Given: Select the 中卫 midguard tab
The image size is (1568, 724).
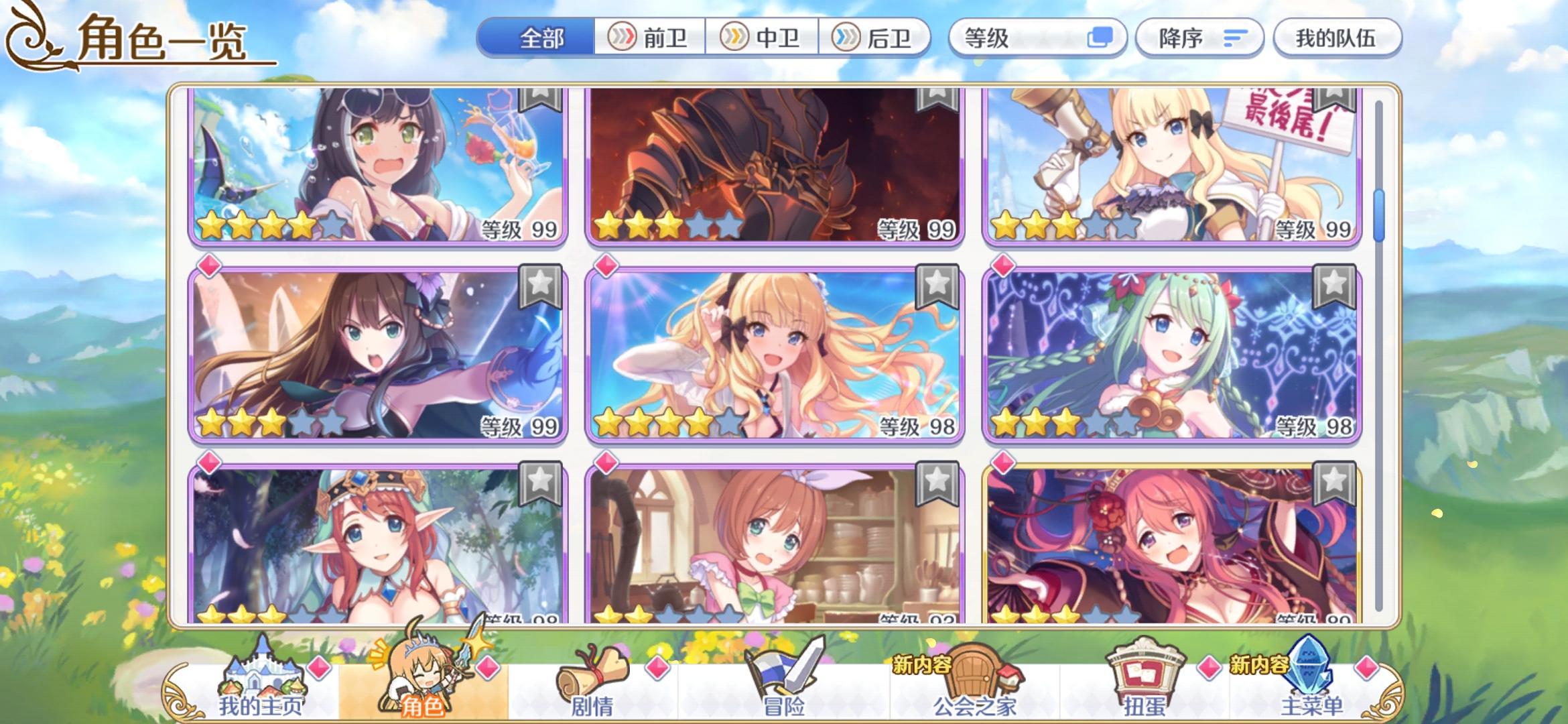Looking at the screenshot, I should 764,38.
